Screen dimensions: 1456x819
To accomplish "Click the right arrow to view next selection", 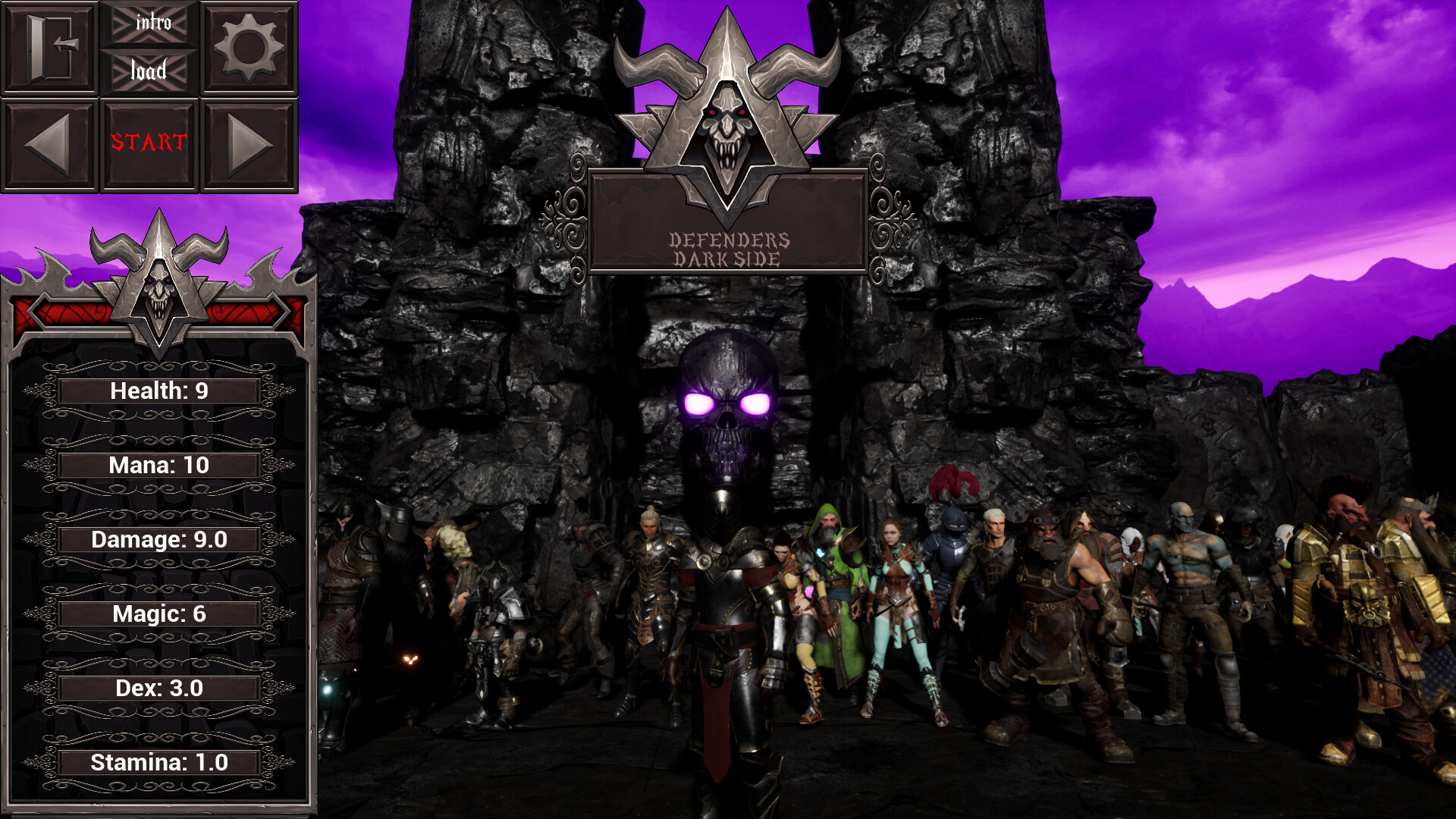I will coord(249,144).
